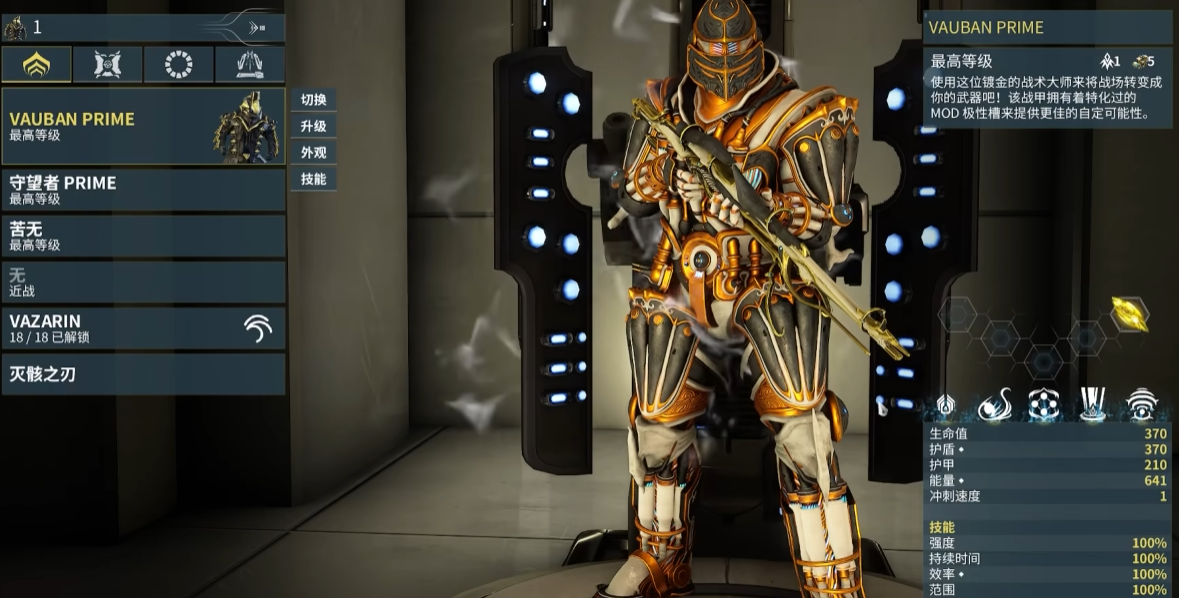This screenshot has height=598, width=1179.
Task: Open the 外观 (Appearance) menu
Action: (x=314, y=153)
